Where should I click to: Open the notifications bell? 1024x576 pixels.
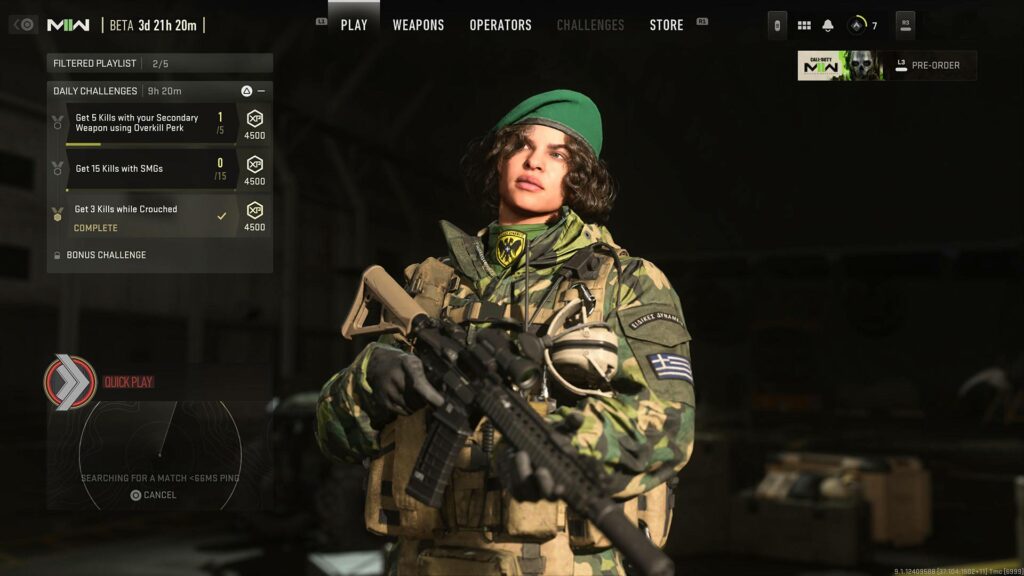828,25
